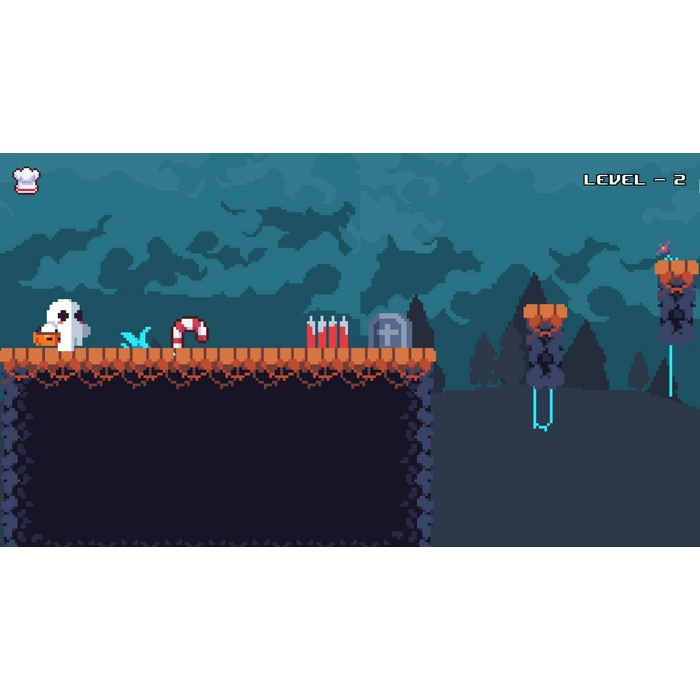Viewport: 700px width, 700px height.
Task: Click the chef hat icon
Action: click(27, 180)
